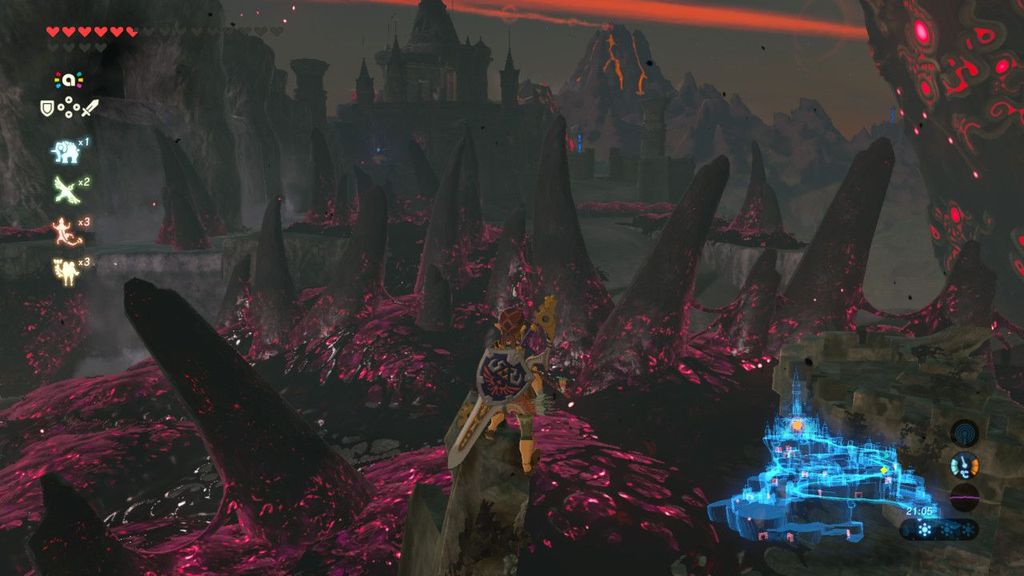The width and height of the screenshot is (1024, 576).
Task: Click the temperature gauge icon
Action: click(x=964, y=465)
